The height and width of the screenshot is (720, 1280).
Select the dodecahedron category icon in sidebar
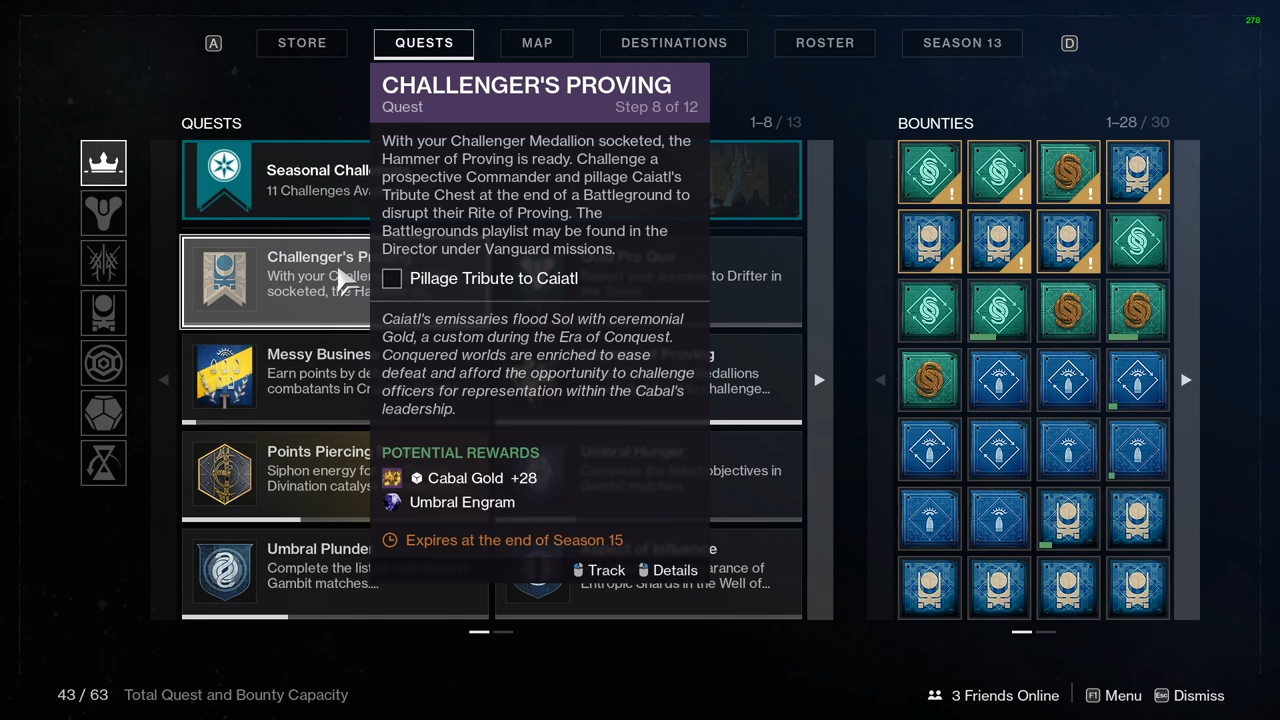click(104, 414)
